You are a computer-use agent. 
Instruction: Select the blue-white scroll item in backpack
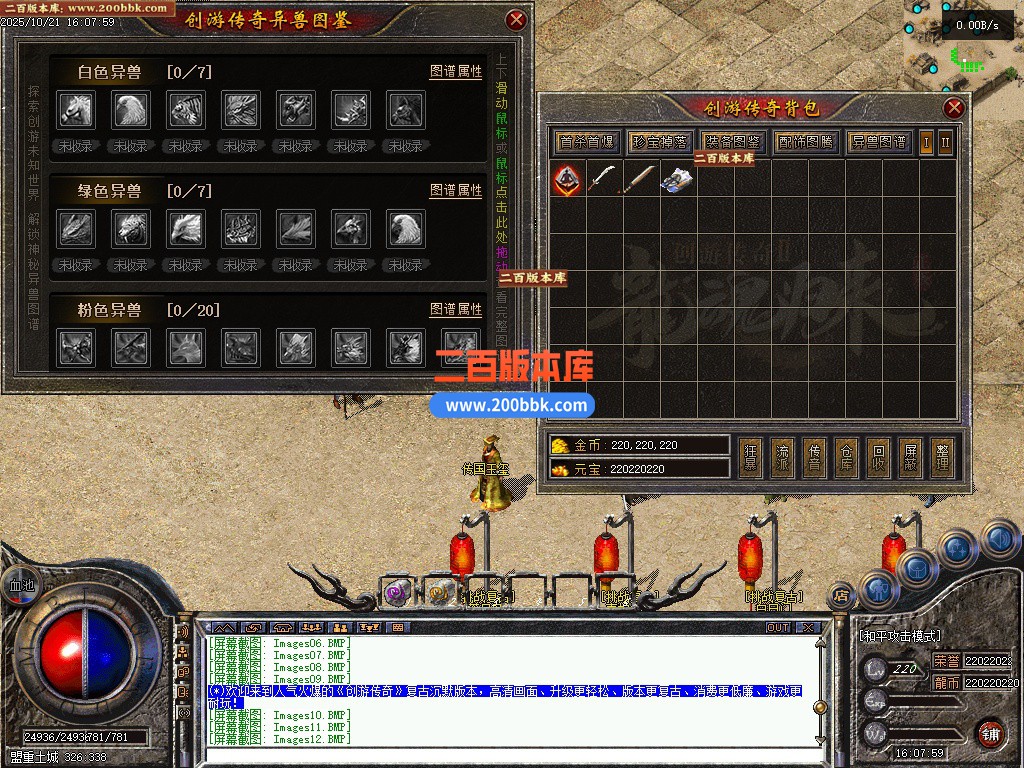pyautogui.click(x=678, y=179)
